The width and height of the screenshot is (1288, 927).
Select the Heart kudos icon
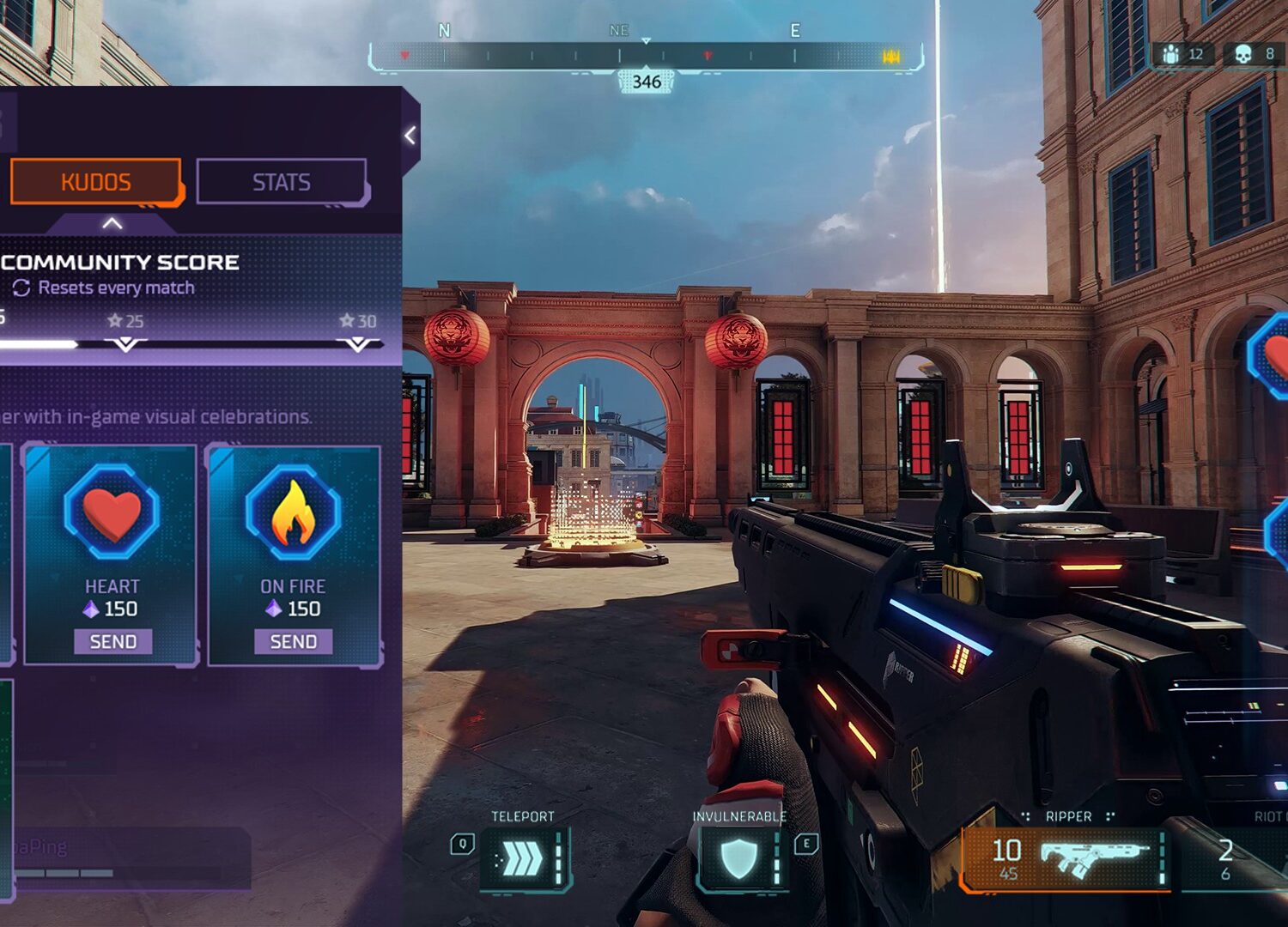pos(112,513)
